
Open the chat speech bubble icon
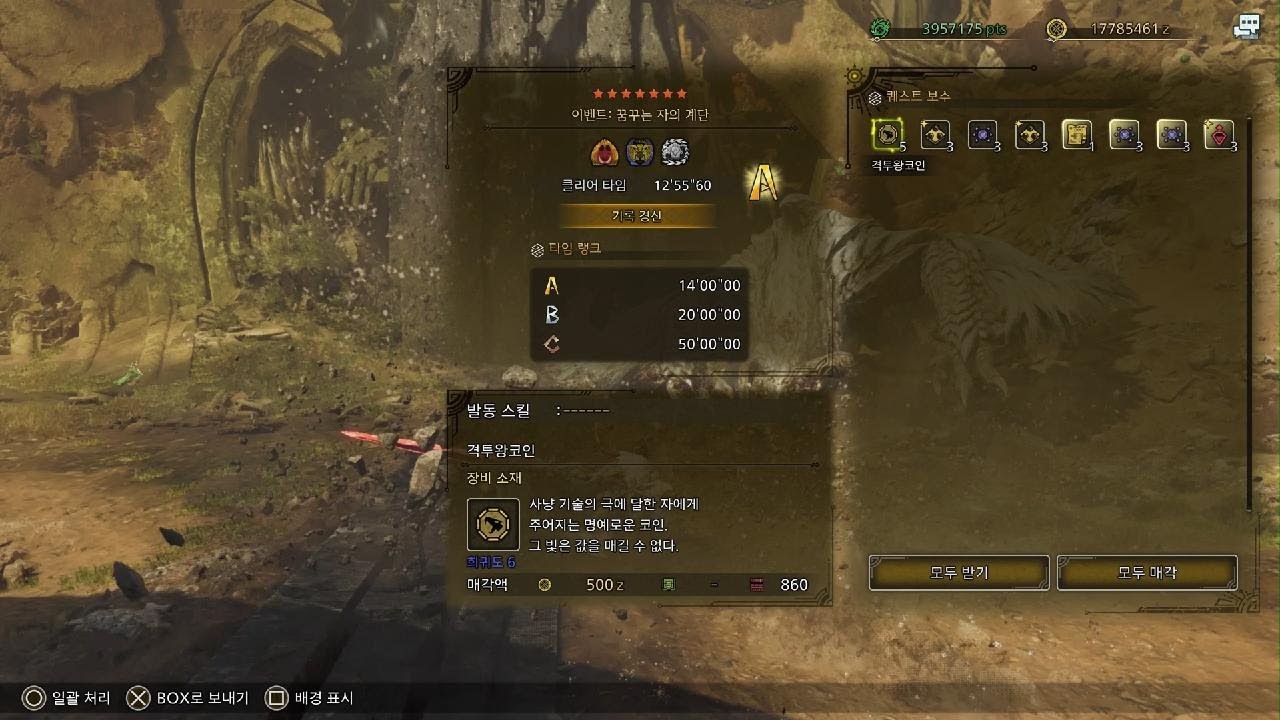(x=1246, y=28)
